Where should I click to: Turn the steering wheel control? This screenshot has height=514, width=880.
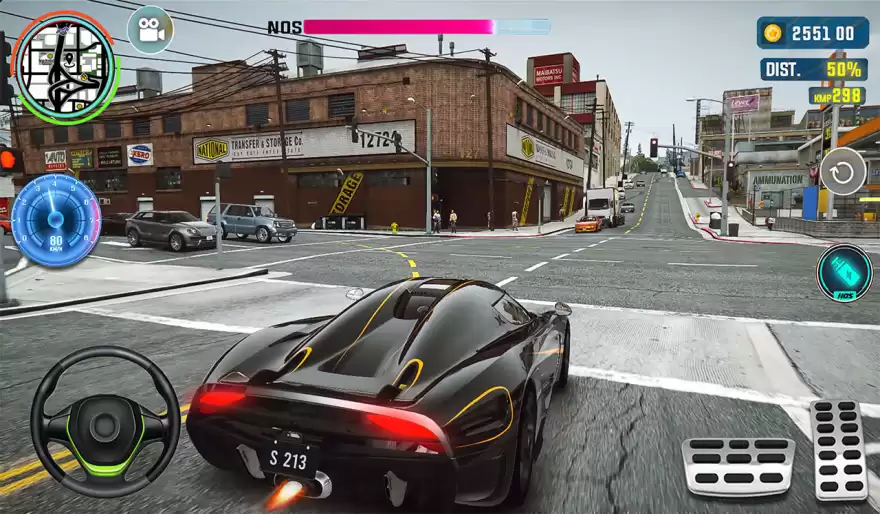(x=105, y=421)
